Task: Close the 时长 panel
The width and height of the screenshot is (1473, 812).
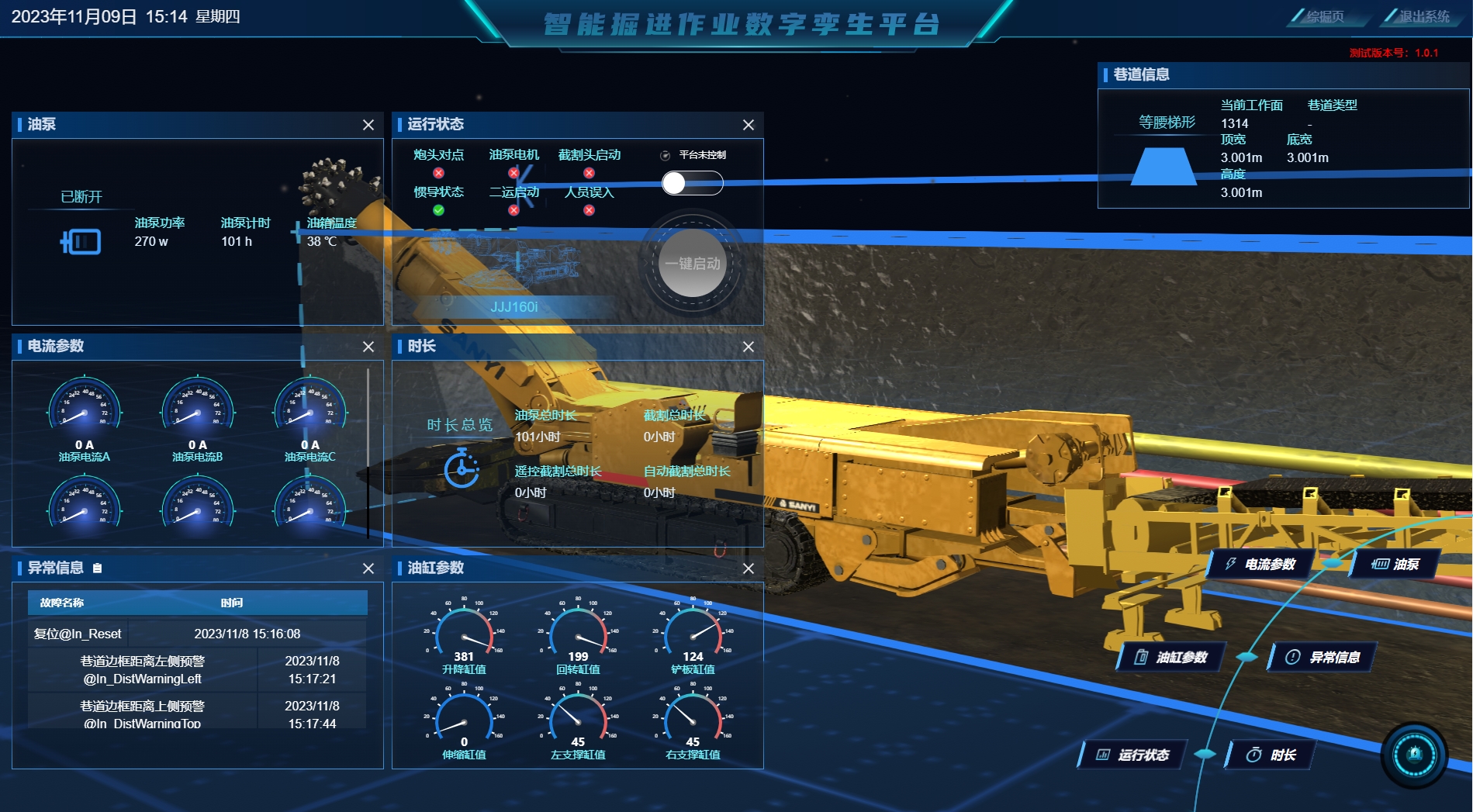Action: coord(749,347)
